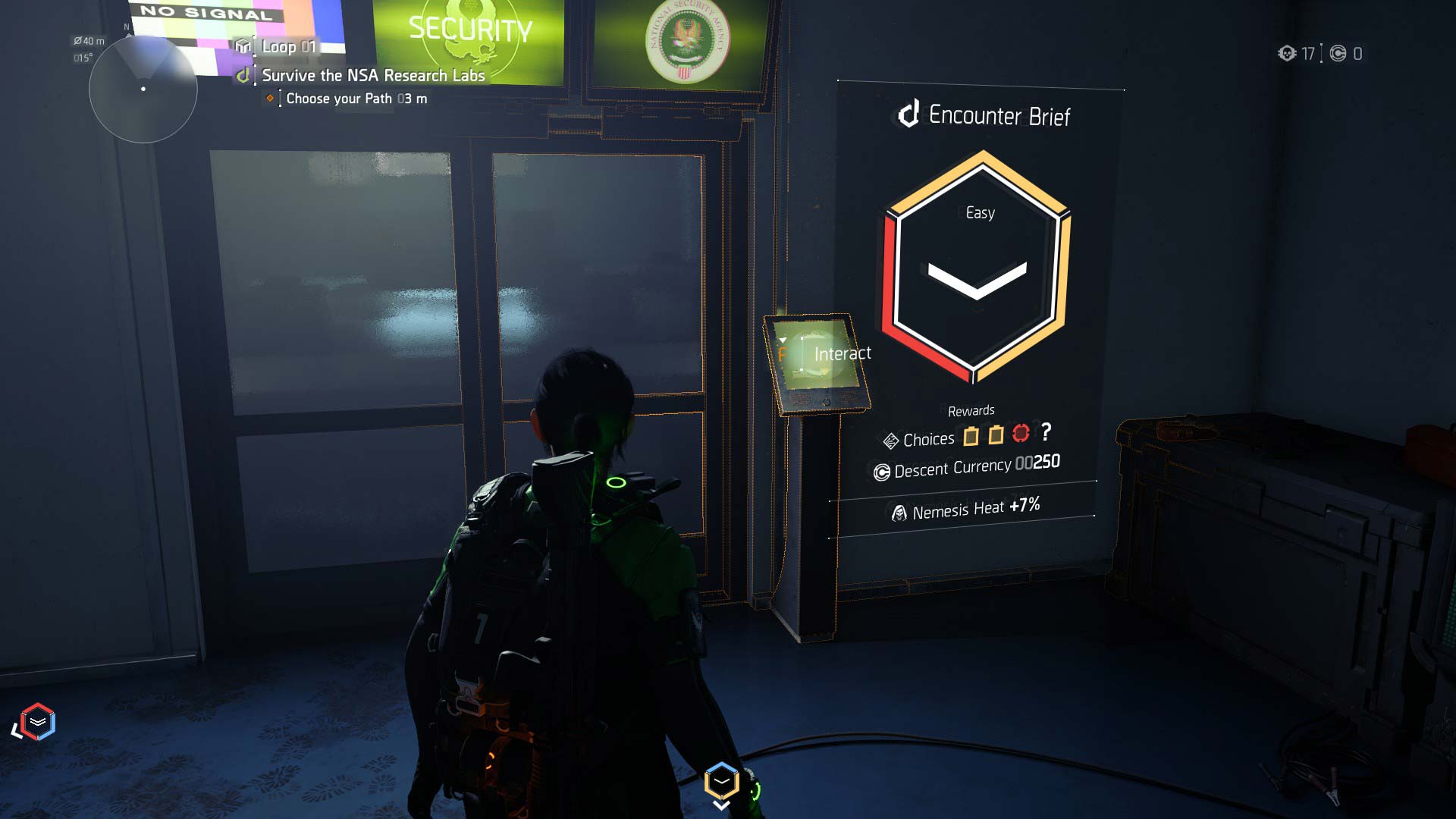Click the circular minimap radar
This screenshot has height=819, width=1456.
coord(143,89)
